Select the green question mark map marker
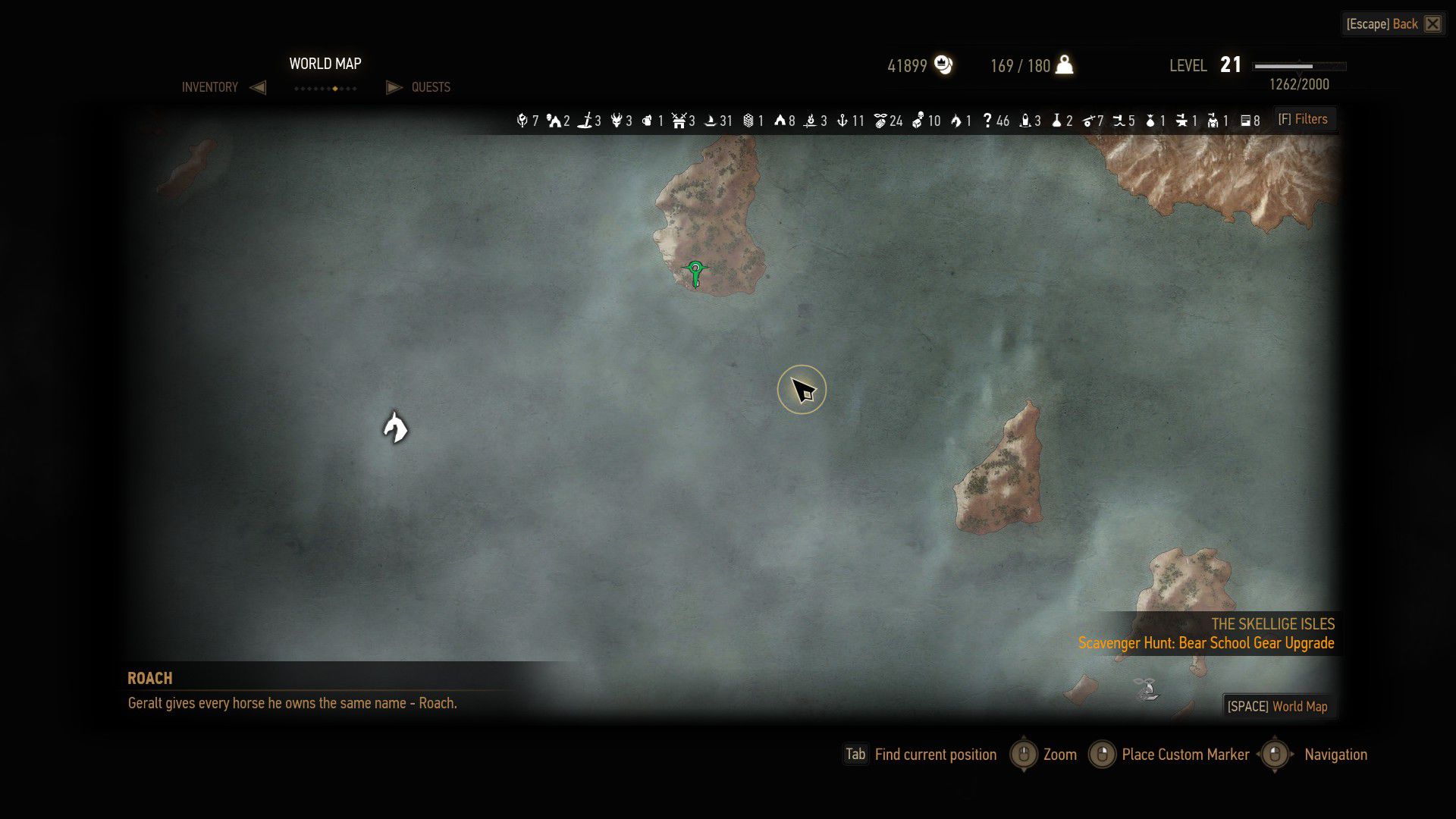This screenshot has width=1456, height=819. [x=695, y=272]
